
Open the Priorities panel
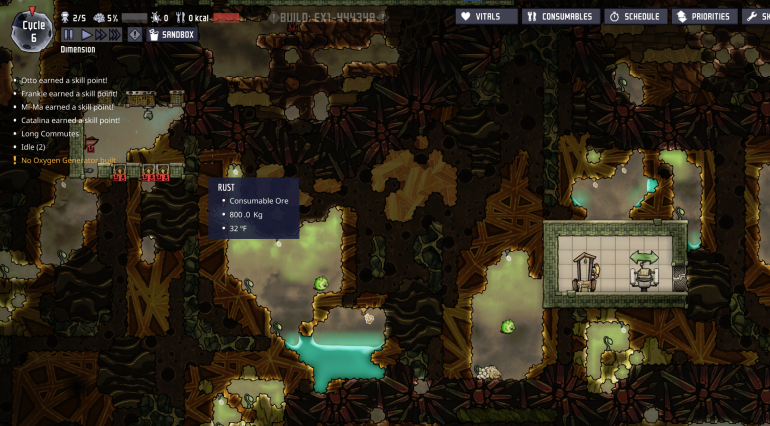point(705,16)
